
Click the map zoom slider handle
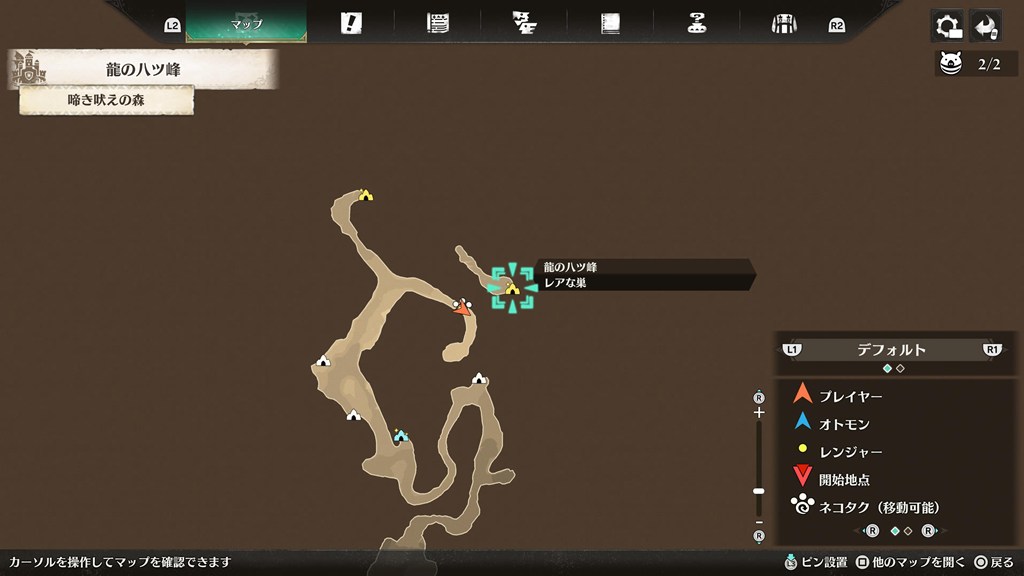(x=759, y=491)
